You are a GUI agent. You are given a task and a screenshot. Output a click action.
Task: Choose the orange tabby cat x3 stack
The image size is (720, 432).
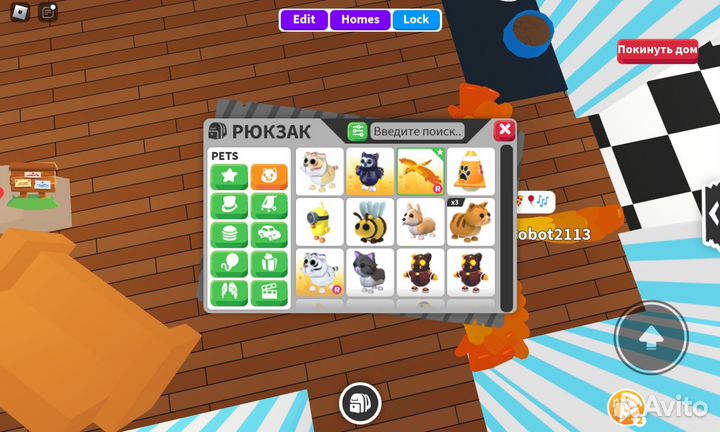(468, 221)
